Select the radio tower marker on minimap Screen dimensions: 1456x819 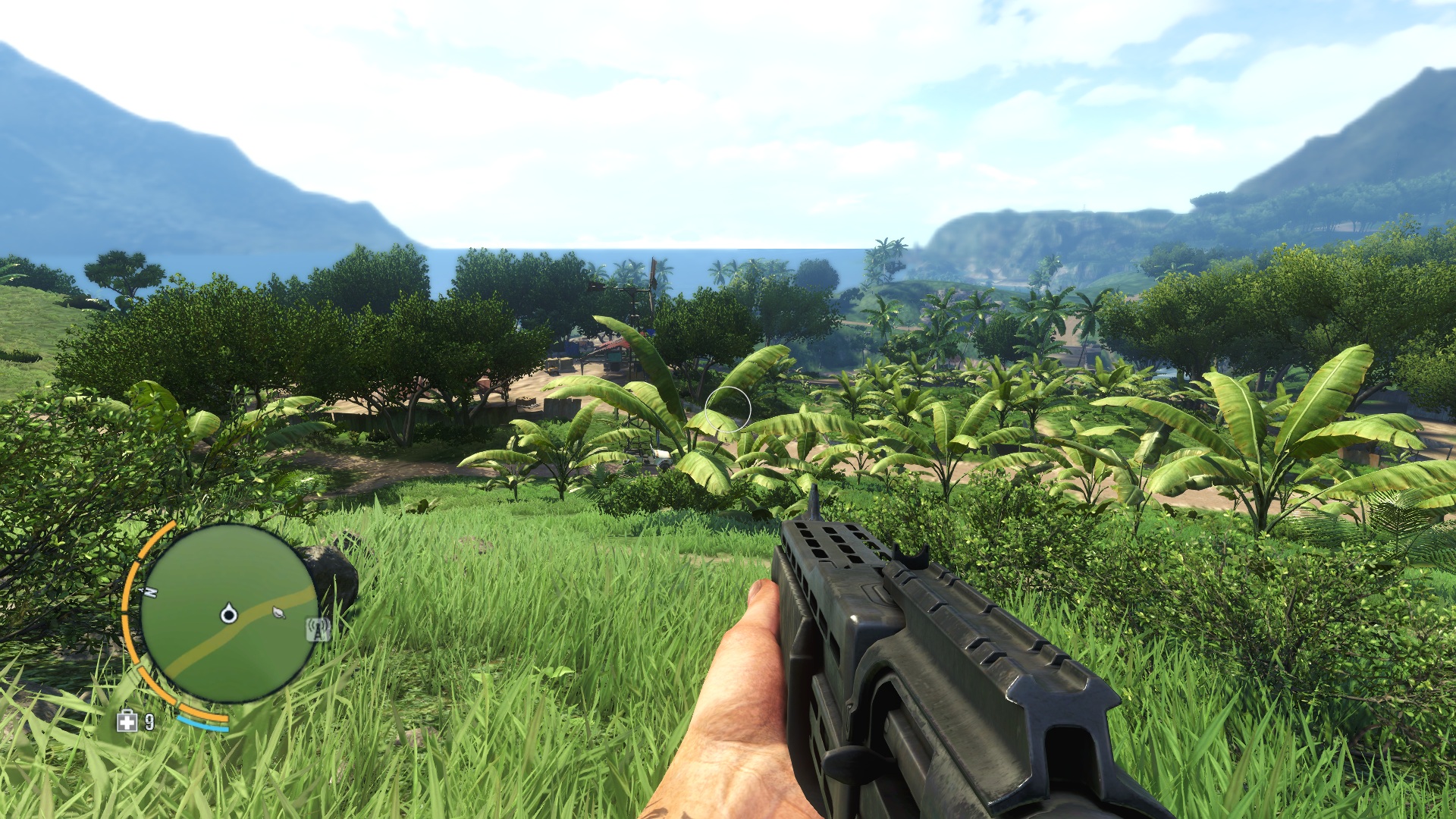click(x=318, y=629)
